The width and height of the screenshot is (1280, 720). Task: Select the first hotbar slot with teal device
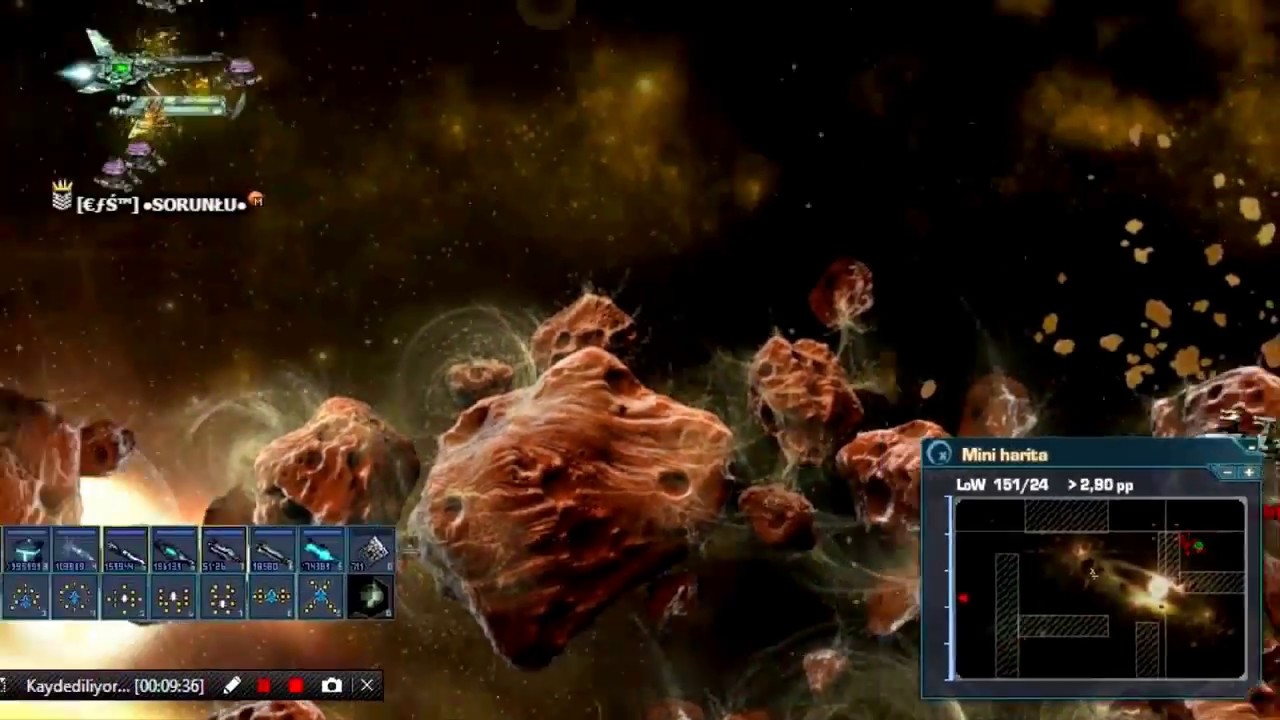27,550
